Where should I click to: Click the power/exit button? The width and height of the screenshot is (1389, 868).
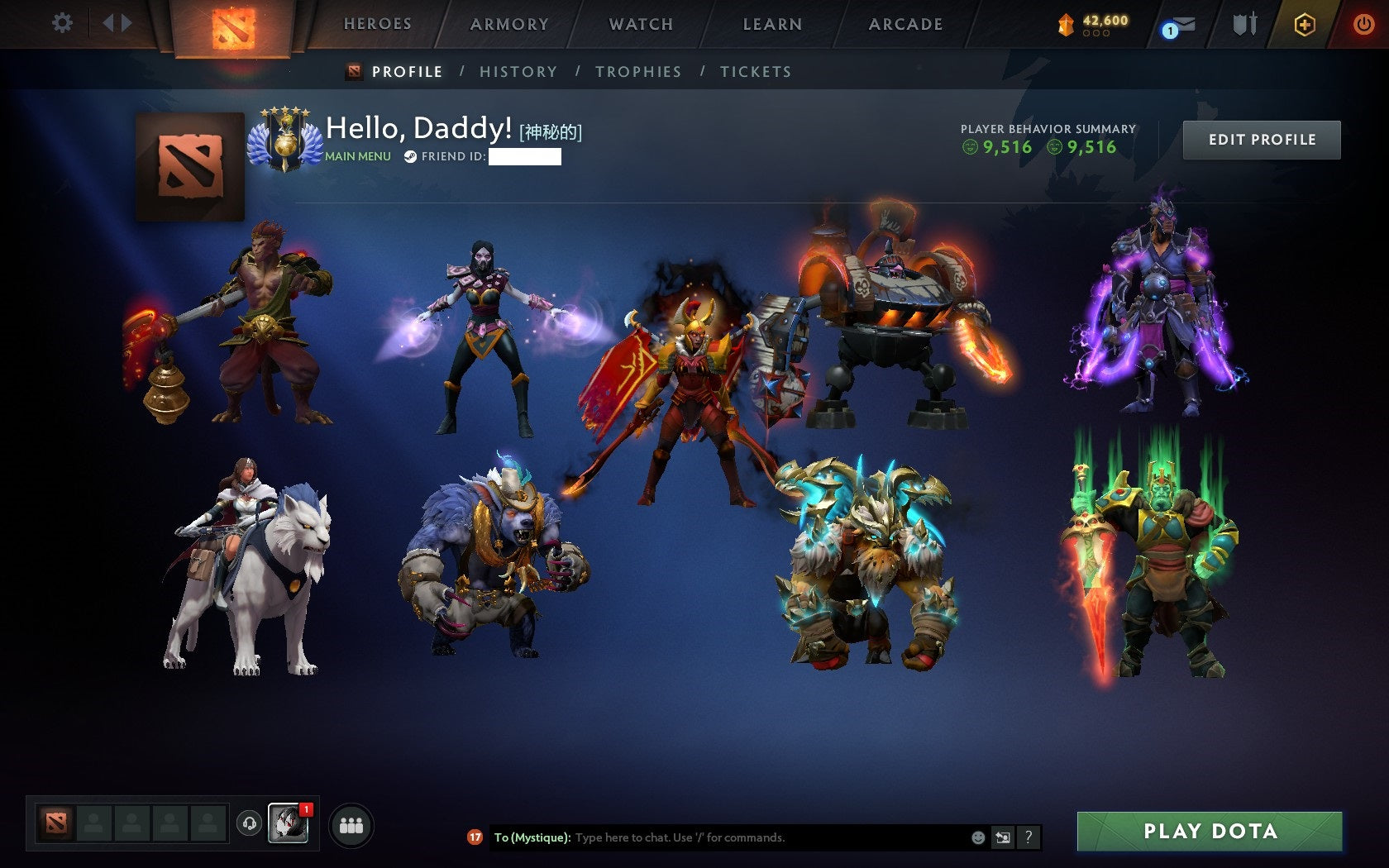tap(1363, 24)
